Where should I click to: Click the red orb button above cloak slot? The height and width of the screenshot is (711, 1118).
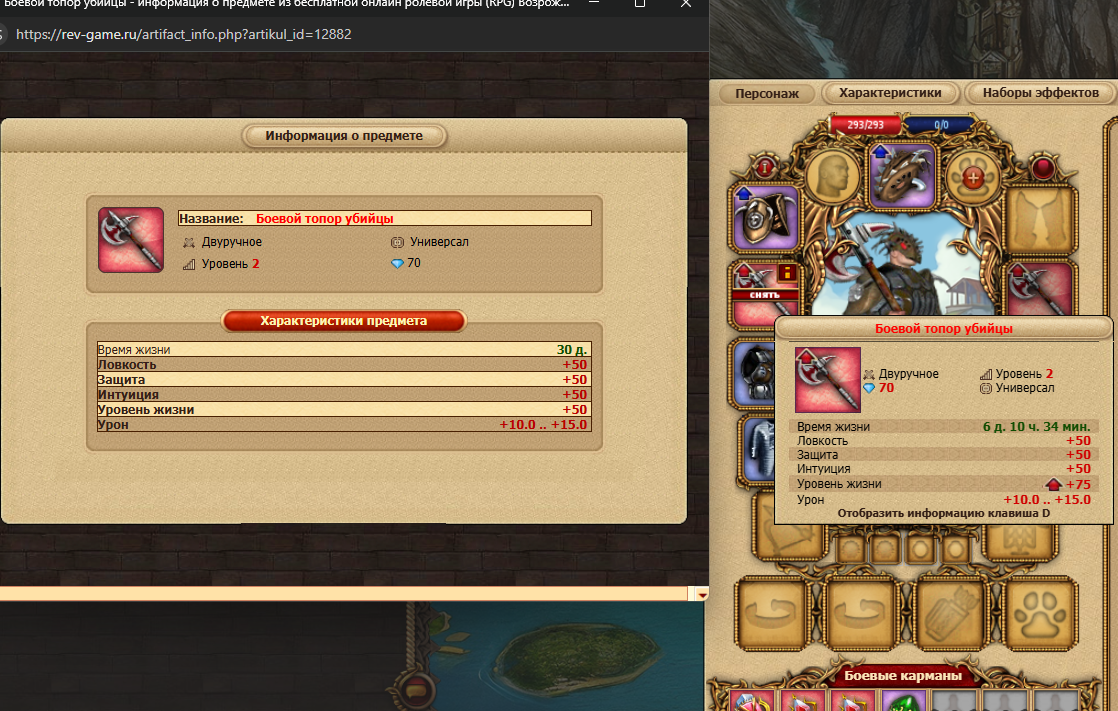pyautogui.click(x=1043, y=167)
